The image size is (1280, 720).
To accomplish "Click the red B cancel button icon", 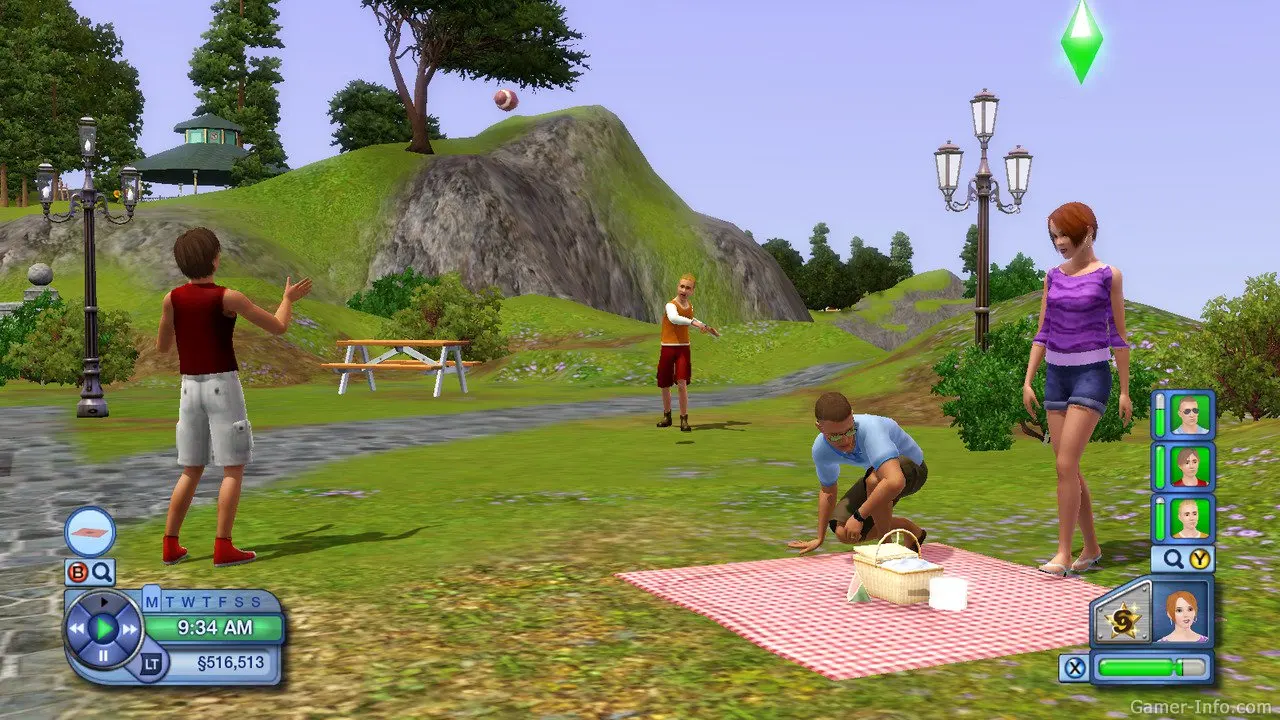I will (79, 573).
